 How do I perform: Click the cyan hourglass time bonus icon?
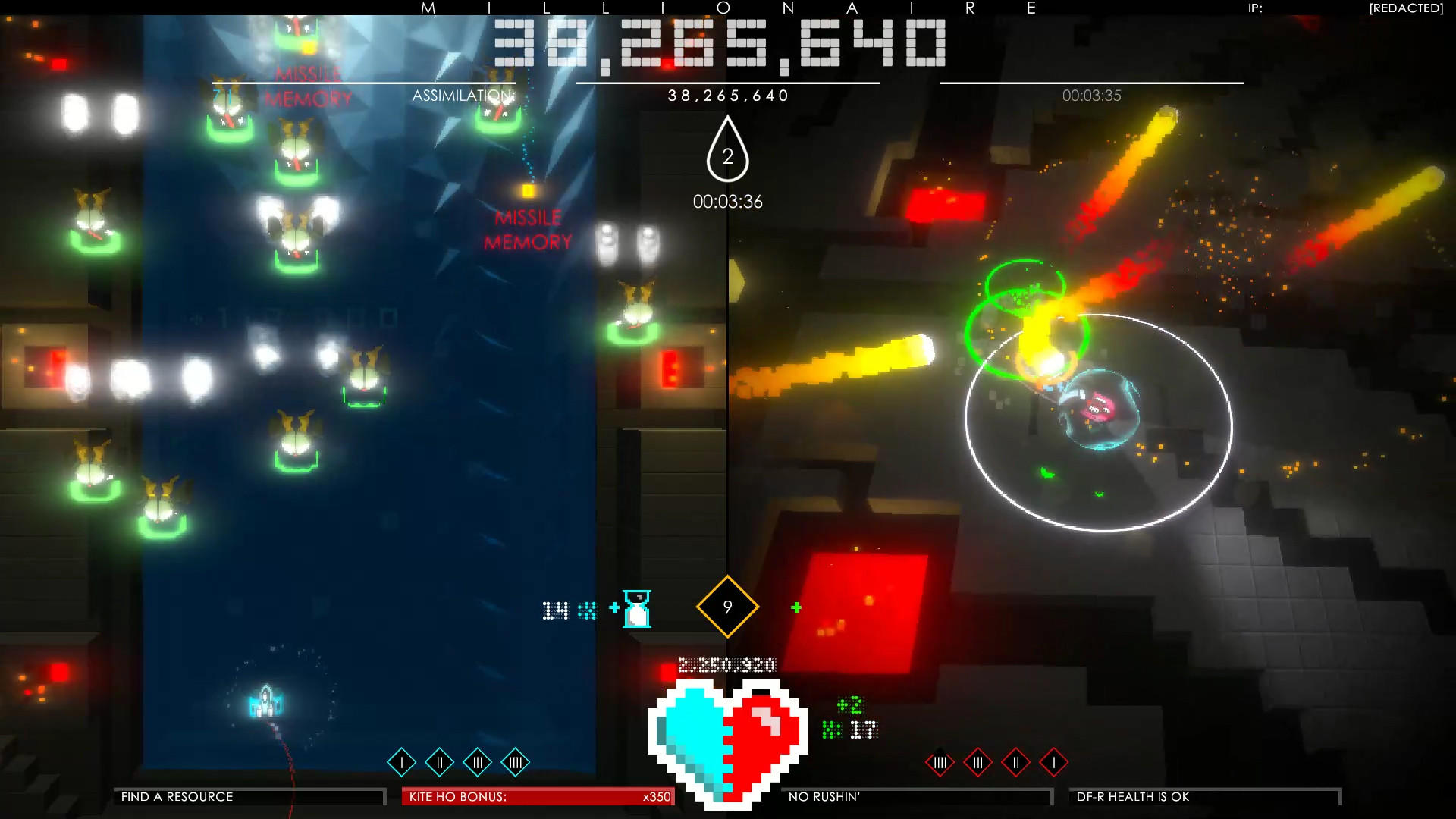(635, 609)
